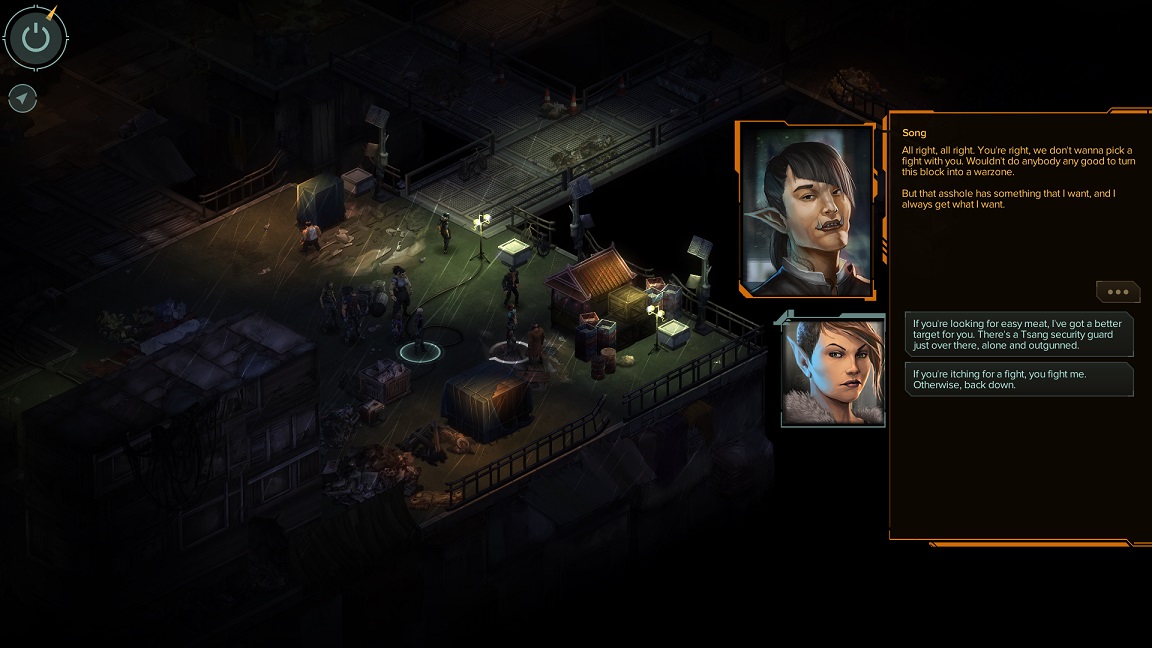
Task: Click the navigation arrow icon
Action: (23, 98)
